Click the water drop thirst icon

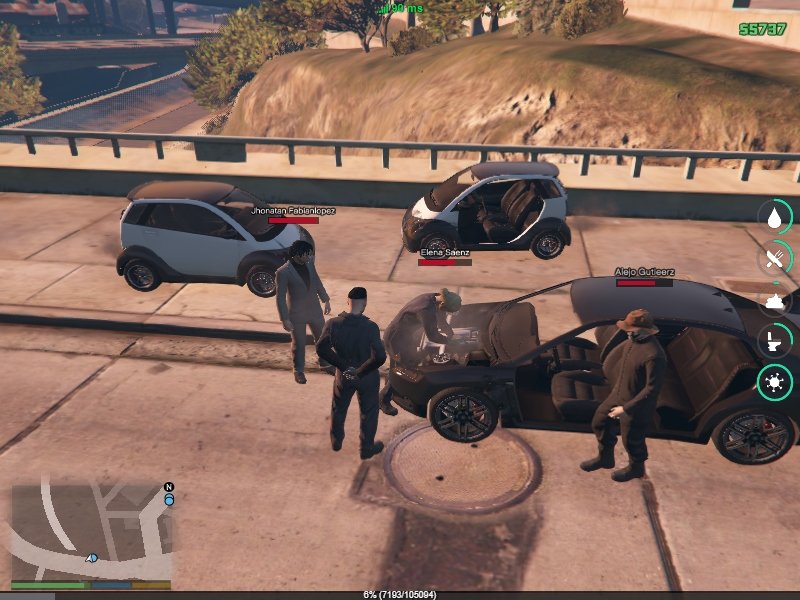point(774,217)
